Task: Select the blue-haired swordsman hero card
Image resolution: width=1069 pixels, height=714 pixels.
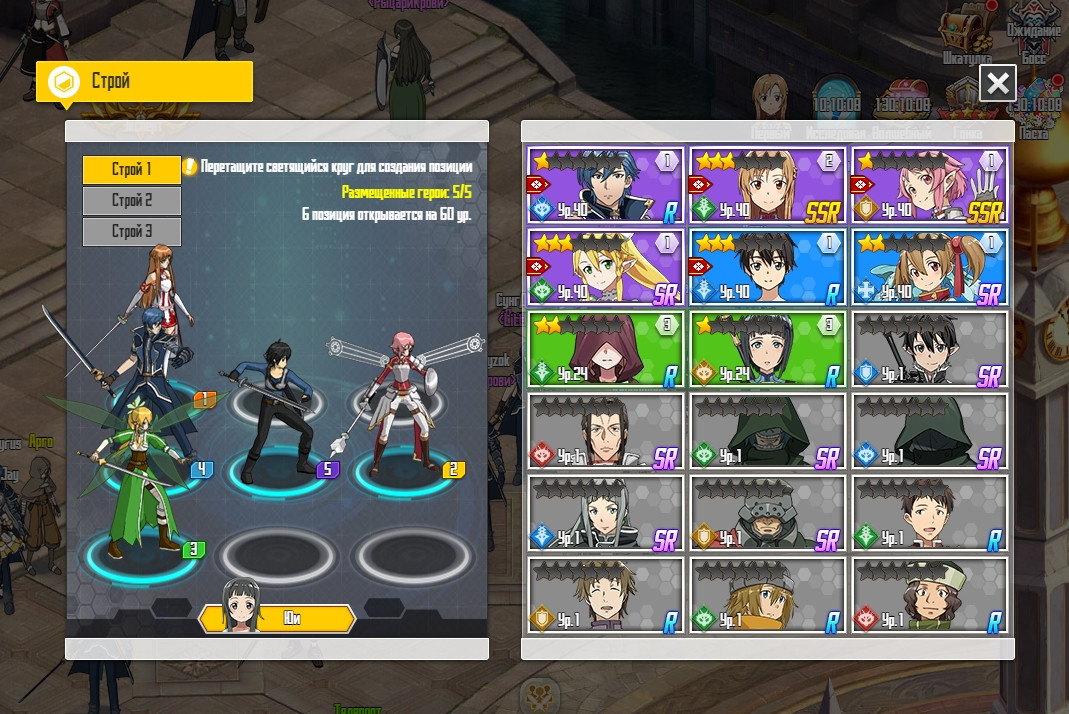Action: click(x=606, y=185)
